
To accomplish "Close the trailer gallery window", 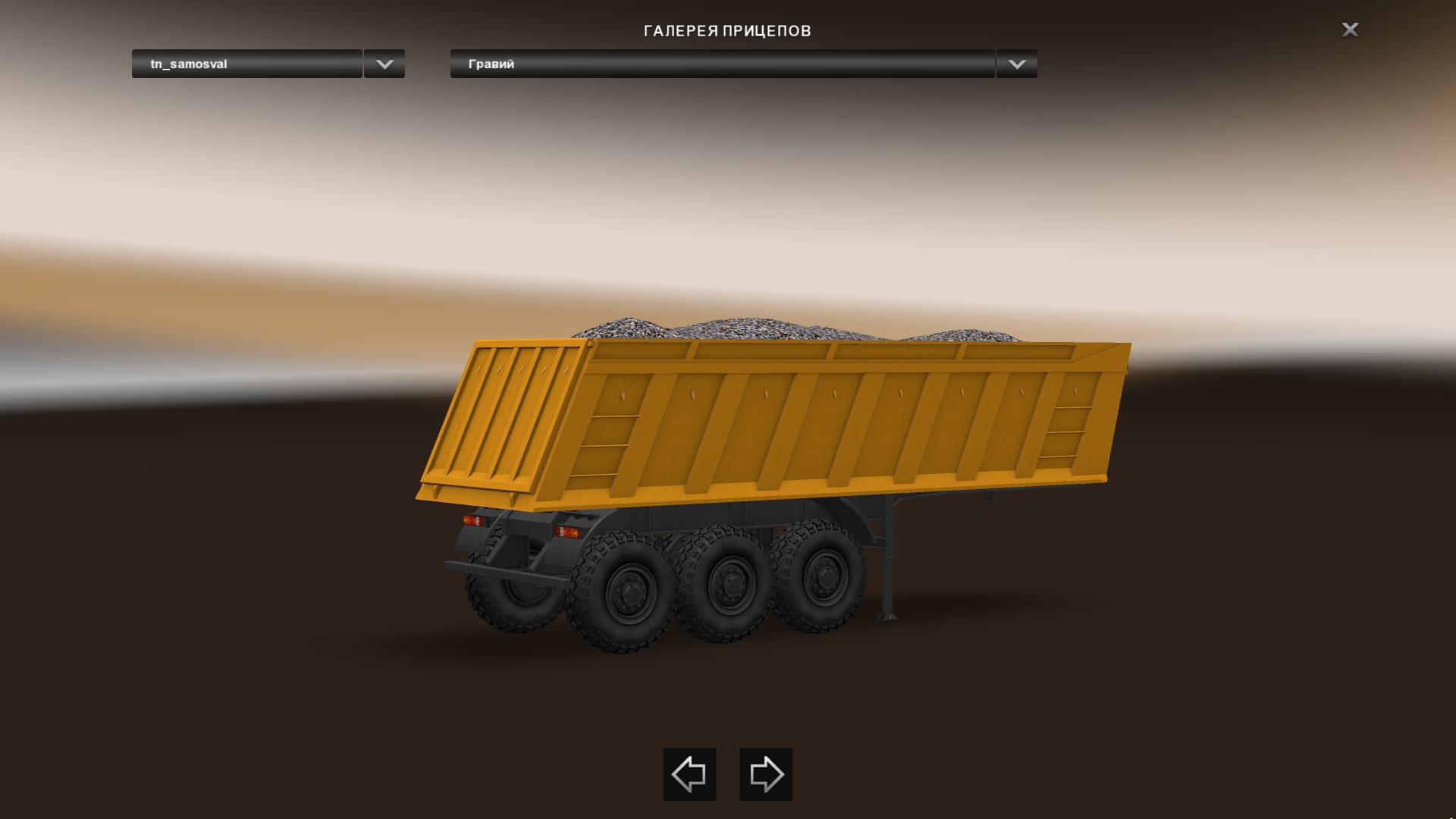I will pos(1350,30).
